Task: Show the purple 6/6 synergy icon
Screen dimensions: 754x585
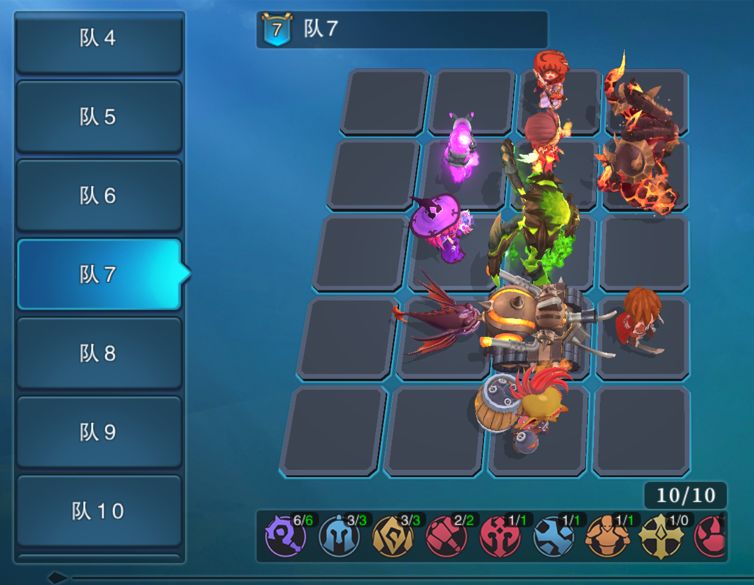Action: [284, 538]
